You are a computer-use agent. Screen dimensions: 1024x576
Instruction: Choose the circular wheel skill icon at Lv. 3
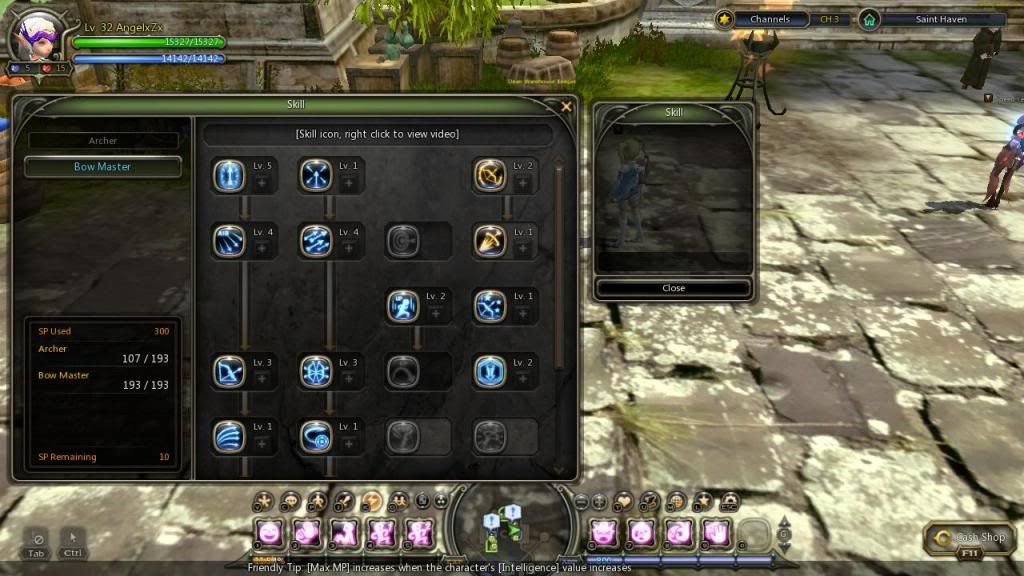(316, 371)
